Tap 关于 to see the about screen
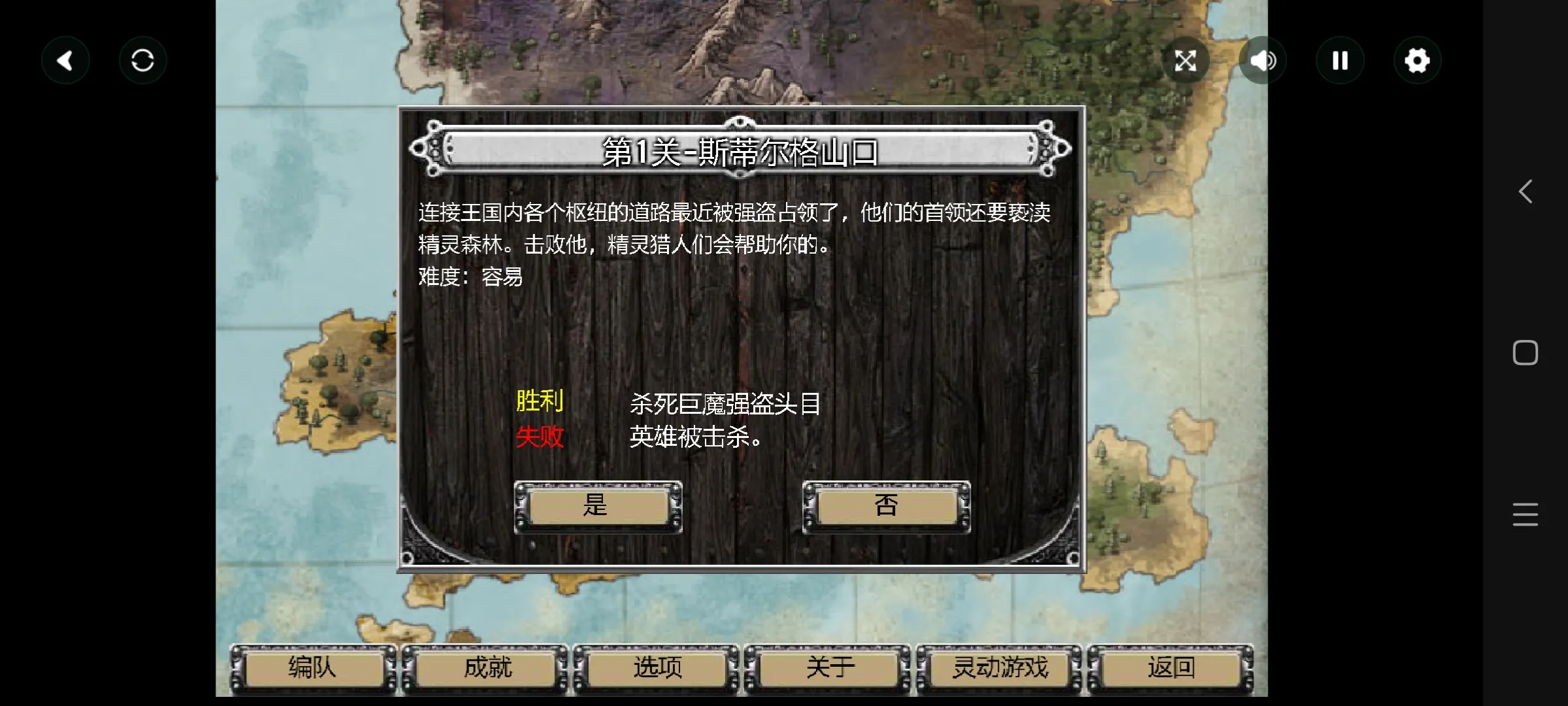This screenshot has width=1568, height=706. (x=828, y=667)
